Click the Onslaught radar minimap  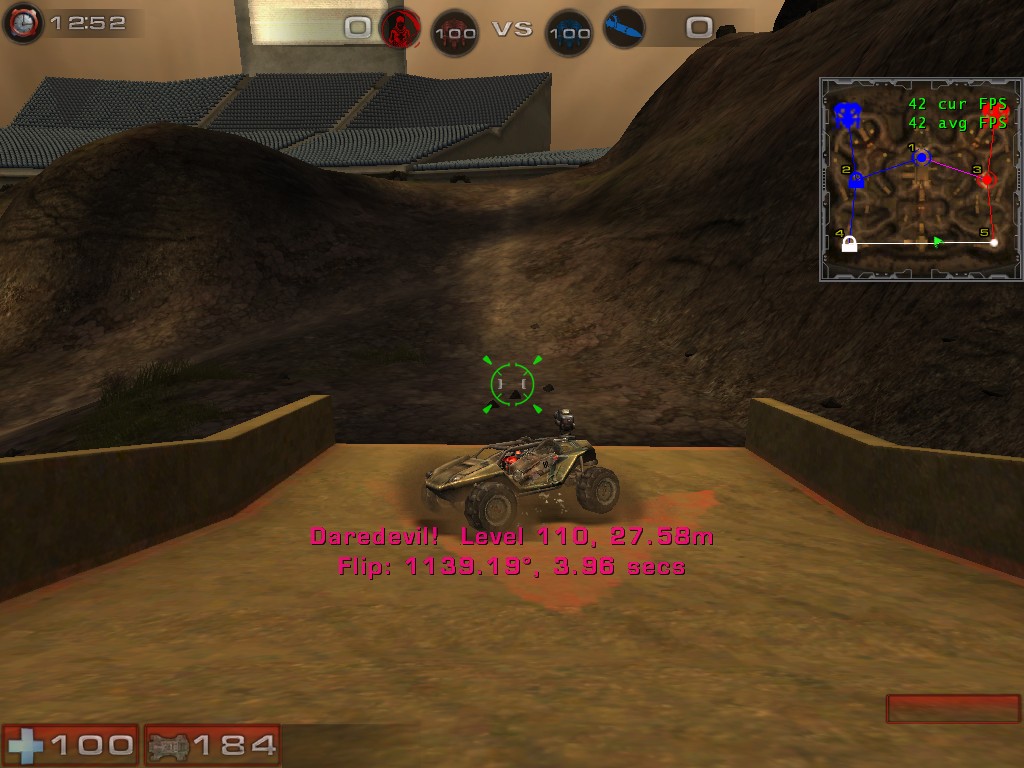pos(920,180)
